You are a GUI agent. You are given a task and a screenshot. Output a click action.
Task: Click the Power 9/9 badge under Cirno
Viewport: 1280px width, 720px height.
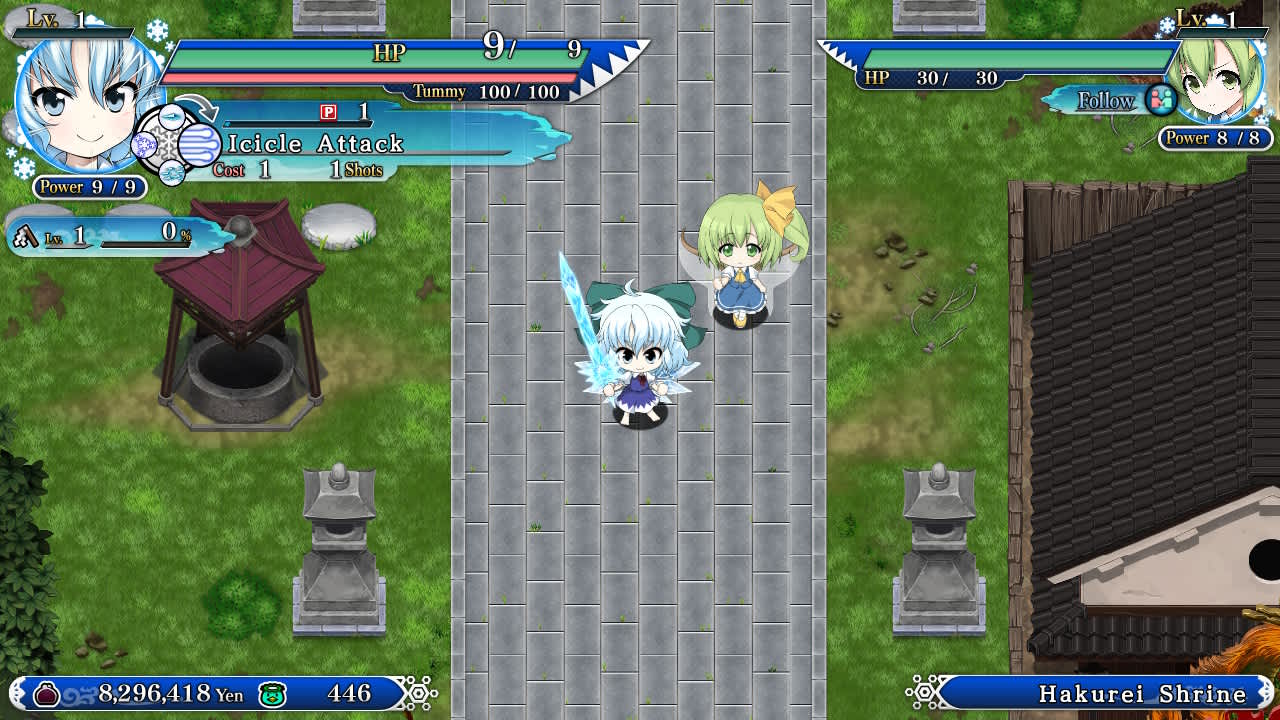click(85, 187)
